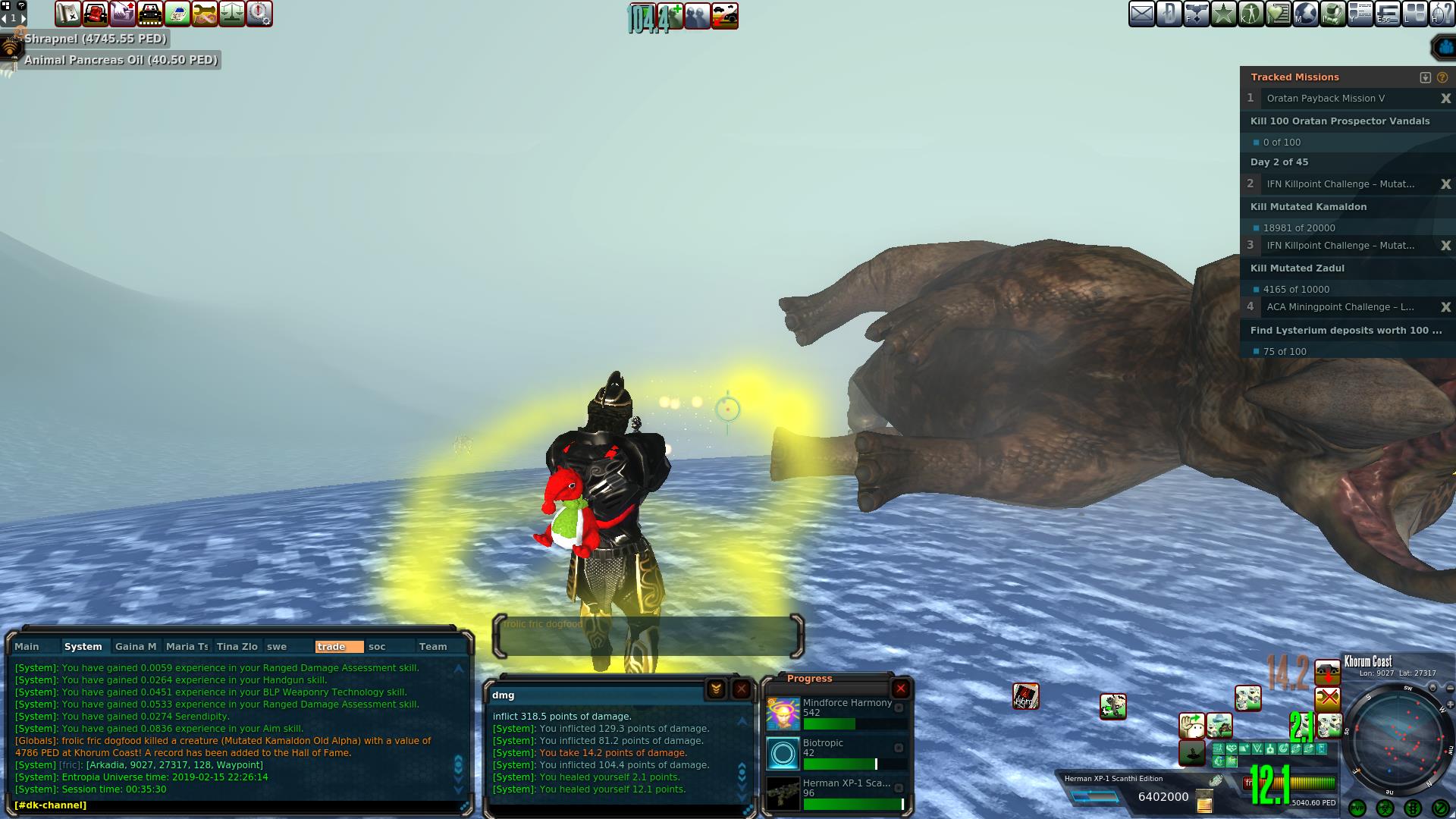This screenshot has height=819, width=1456.
Task: Switch to the Main chat tab
Action: 27,647
